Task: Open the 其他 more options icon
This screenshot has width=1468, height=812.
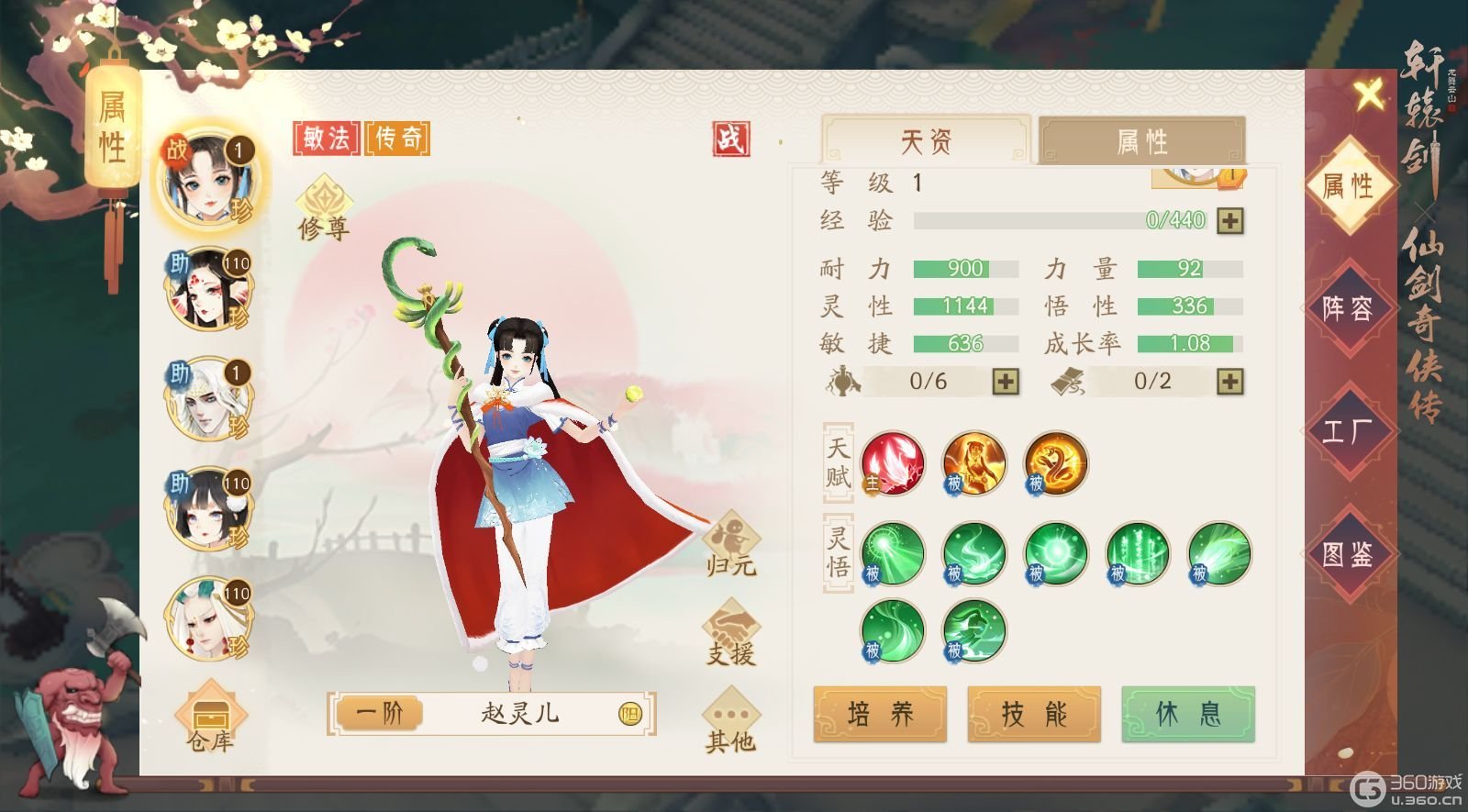Action: [731, 718]
